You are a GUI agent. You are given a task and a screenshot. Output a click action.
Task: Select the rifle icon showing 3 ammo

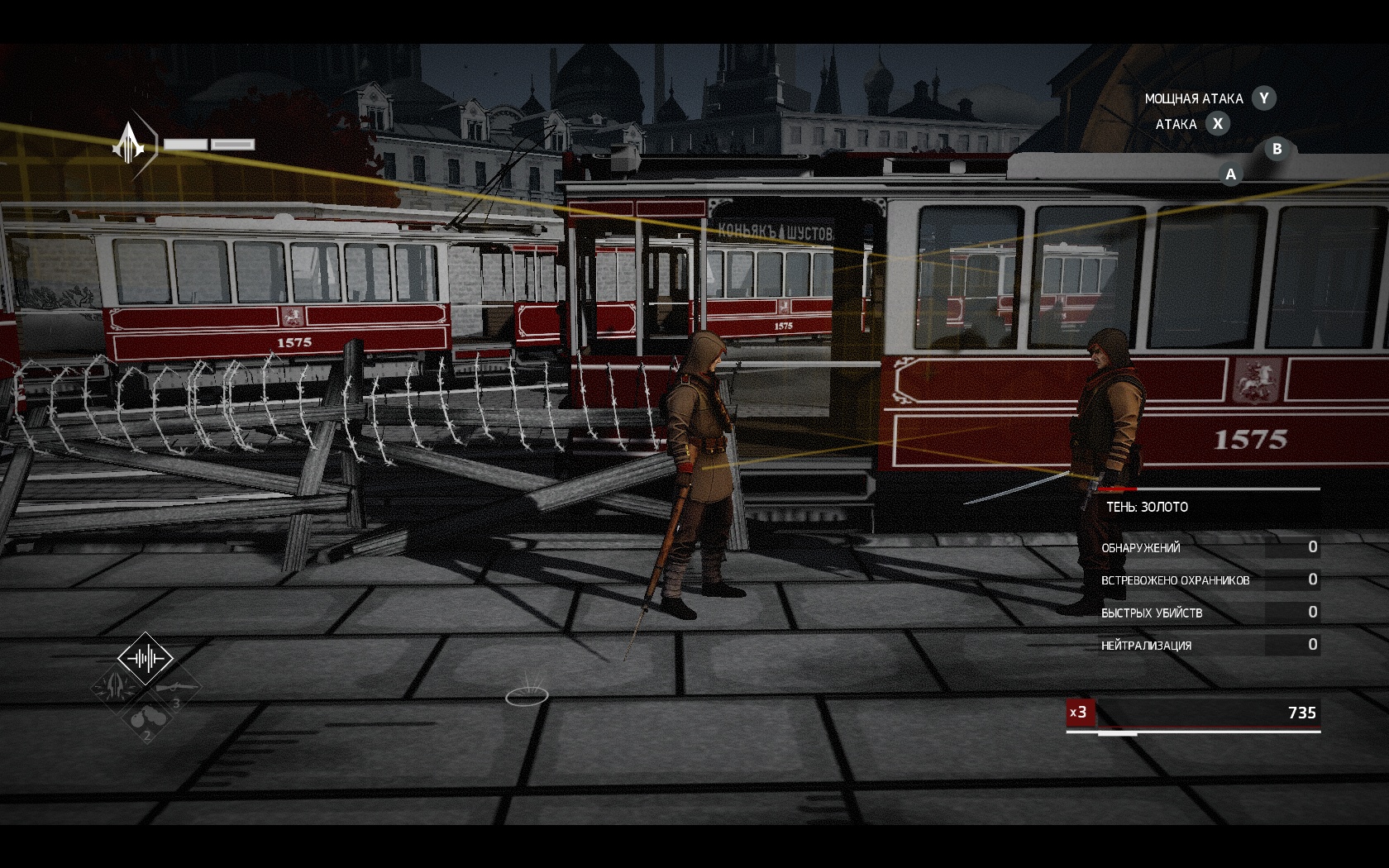[x=177, y=688]
